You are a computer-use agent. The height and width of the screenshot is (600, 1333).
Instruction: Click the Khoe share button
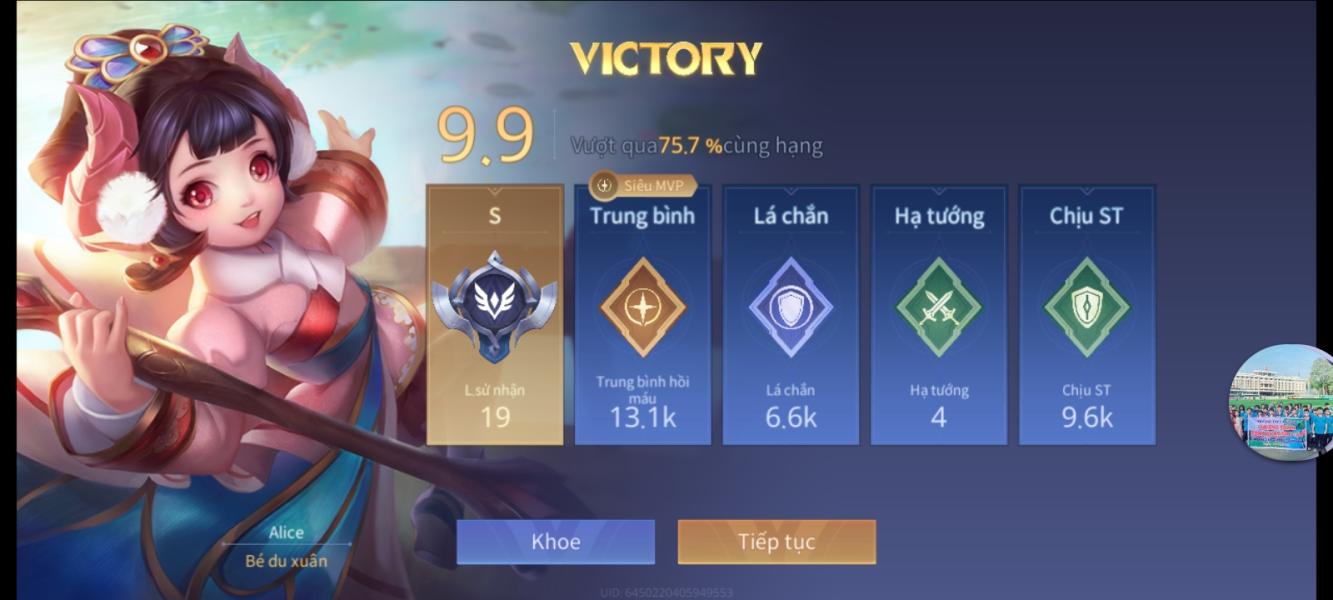[x=555, y=542]
